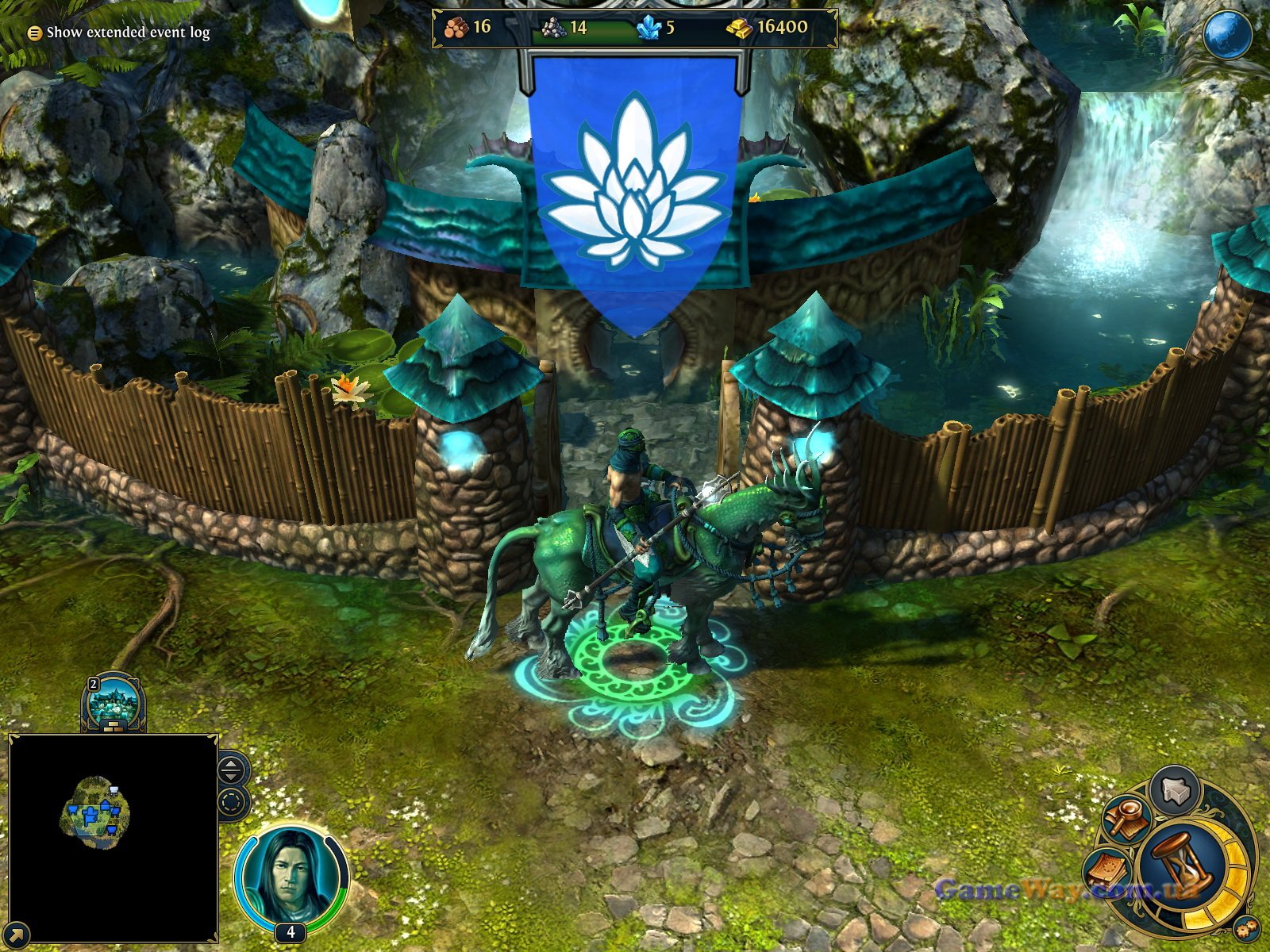This screenshot has height=952, width=1270.
Task: Click the dashed circle minimap button
Action: (x=231, y=802)
